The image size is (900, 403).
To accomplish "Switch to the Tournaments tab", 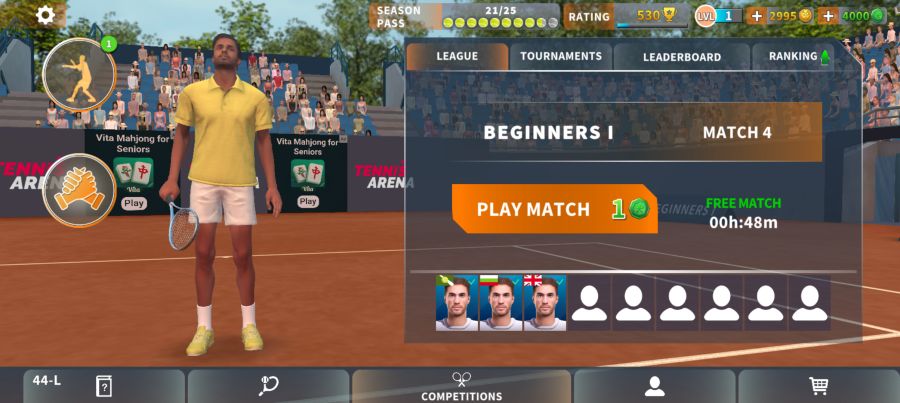I will 561,57.
